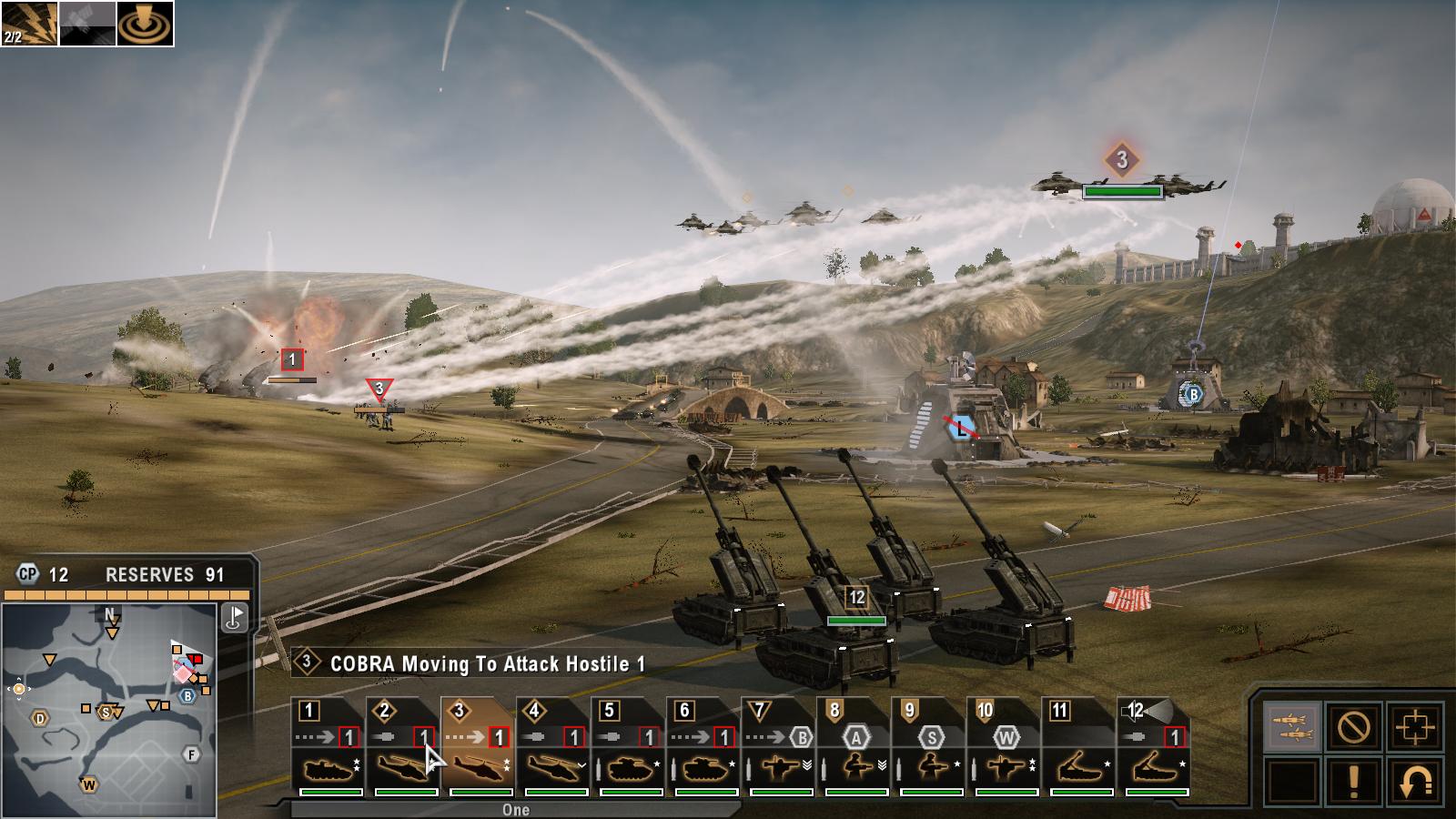The width and height of the screenshot is (1456, 819).
Task: Select the satellite support icon
Action: click(x=87, y=24)
